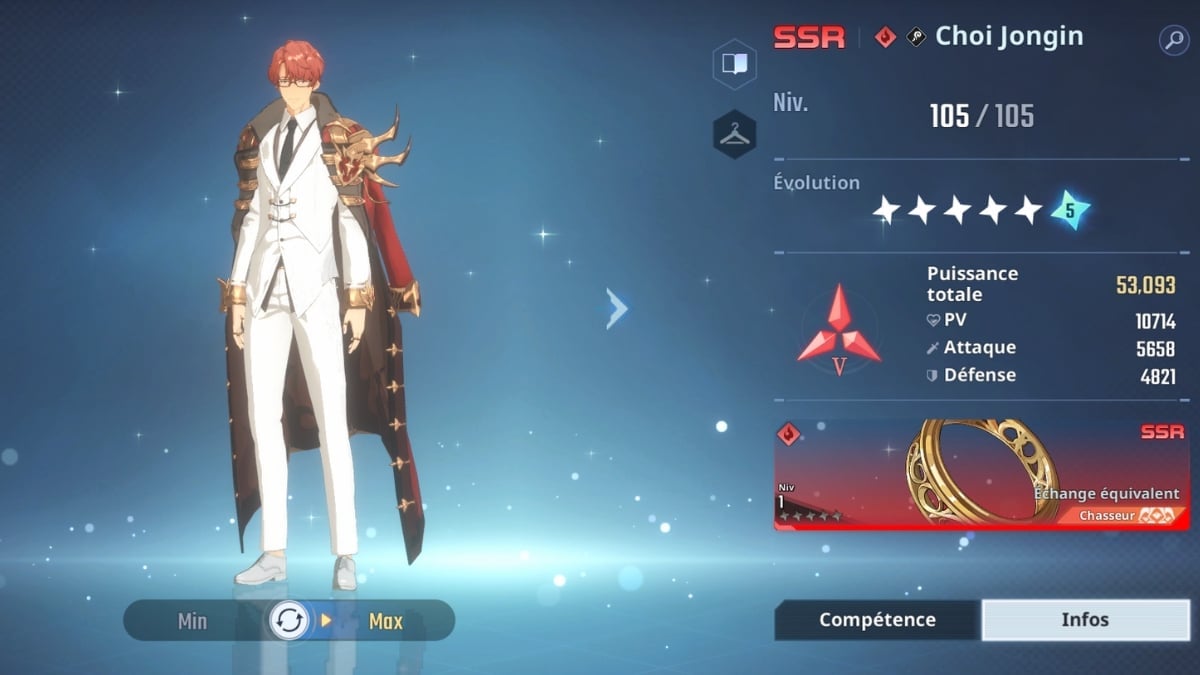This screenshot has width=1200, height=675.
Task: Choose the Min preview label
Action: point(192,621)
